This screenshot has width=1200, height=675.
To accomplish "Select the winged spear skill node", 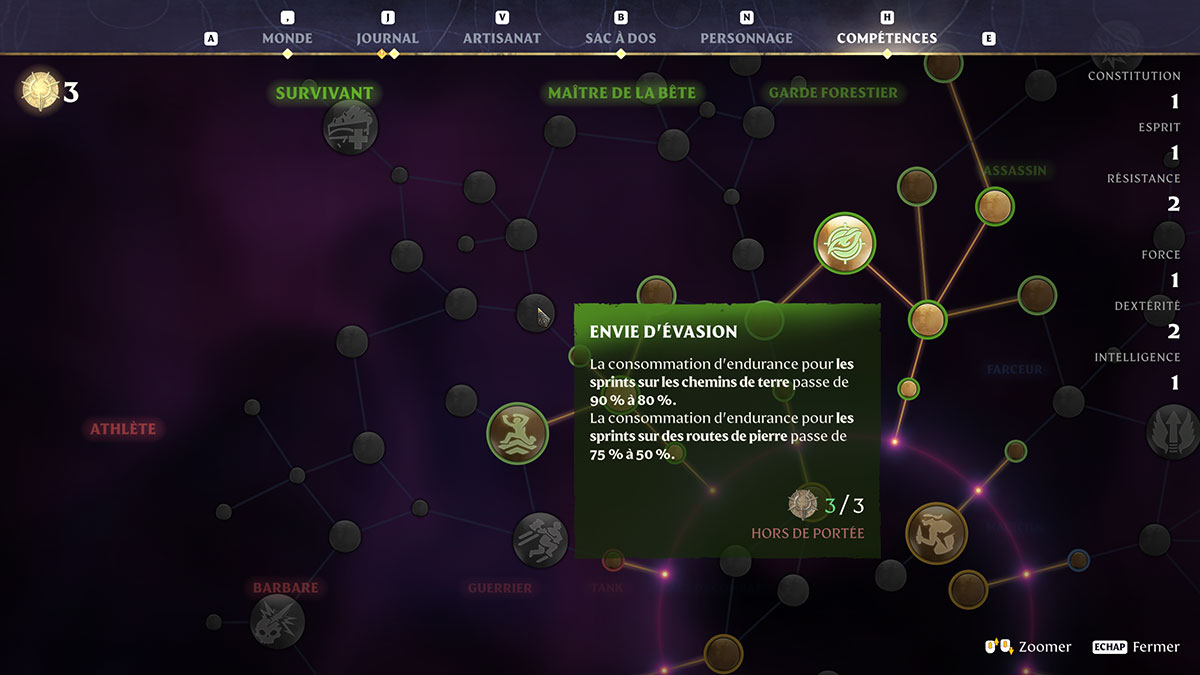I will coord(1172,431).
